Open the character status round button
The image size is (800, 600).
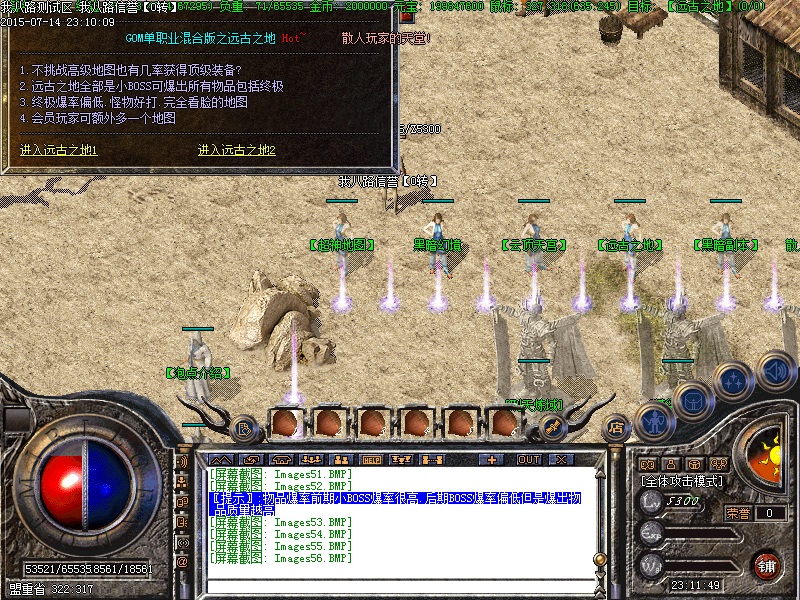coord(653,420)
